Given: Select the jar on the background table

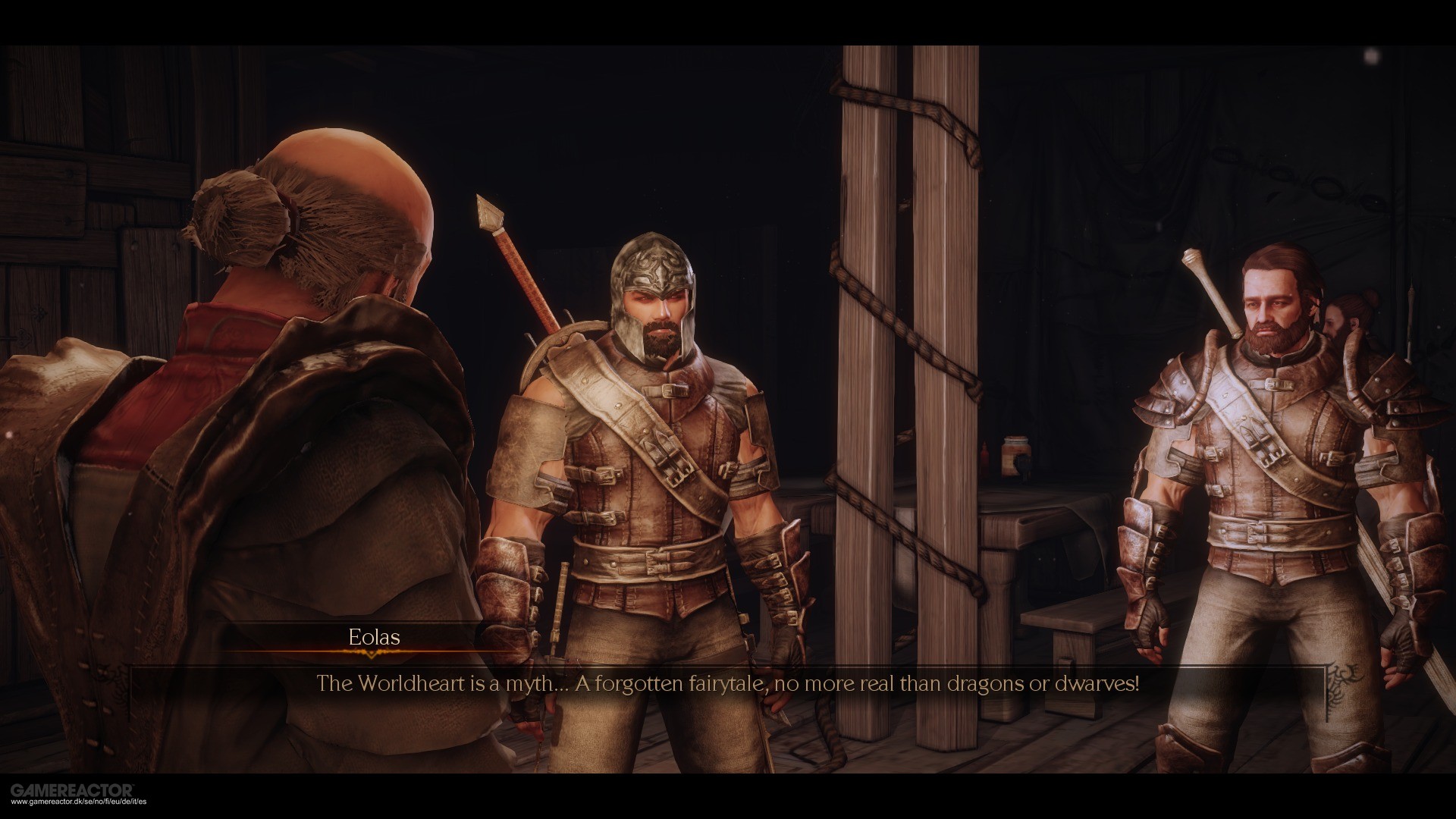Looking at the screenshot, I should click(1016, 455).
